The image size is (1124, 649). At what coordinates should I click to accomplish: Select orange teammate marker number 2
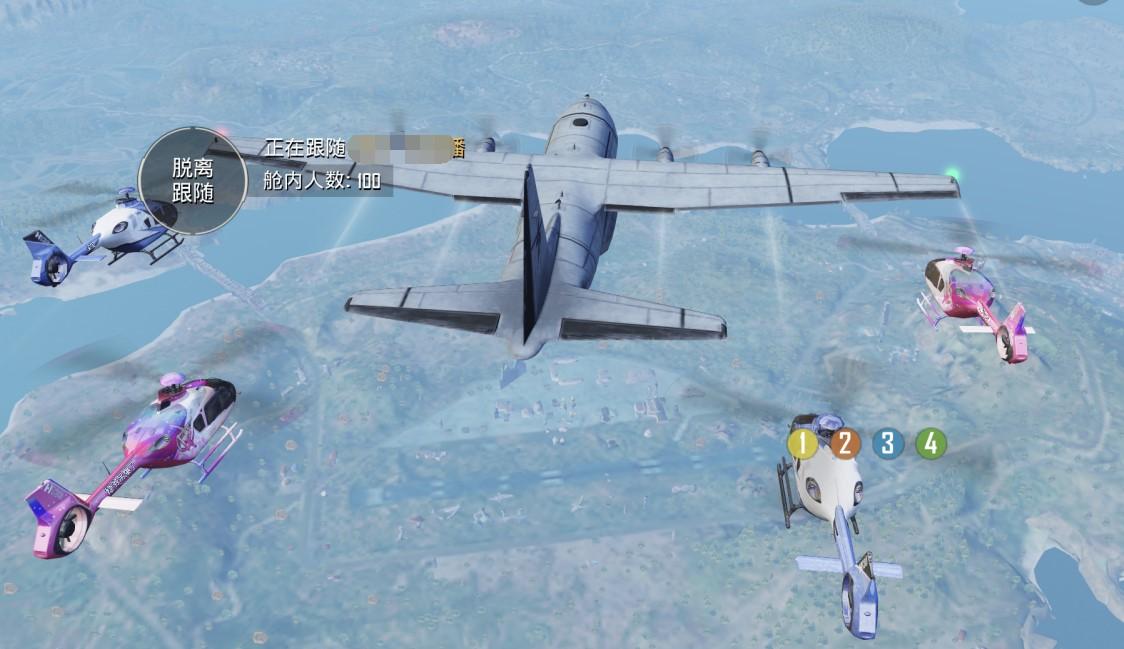845,443
